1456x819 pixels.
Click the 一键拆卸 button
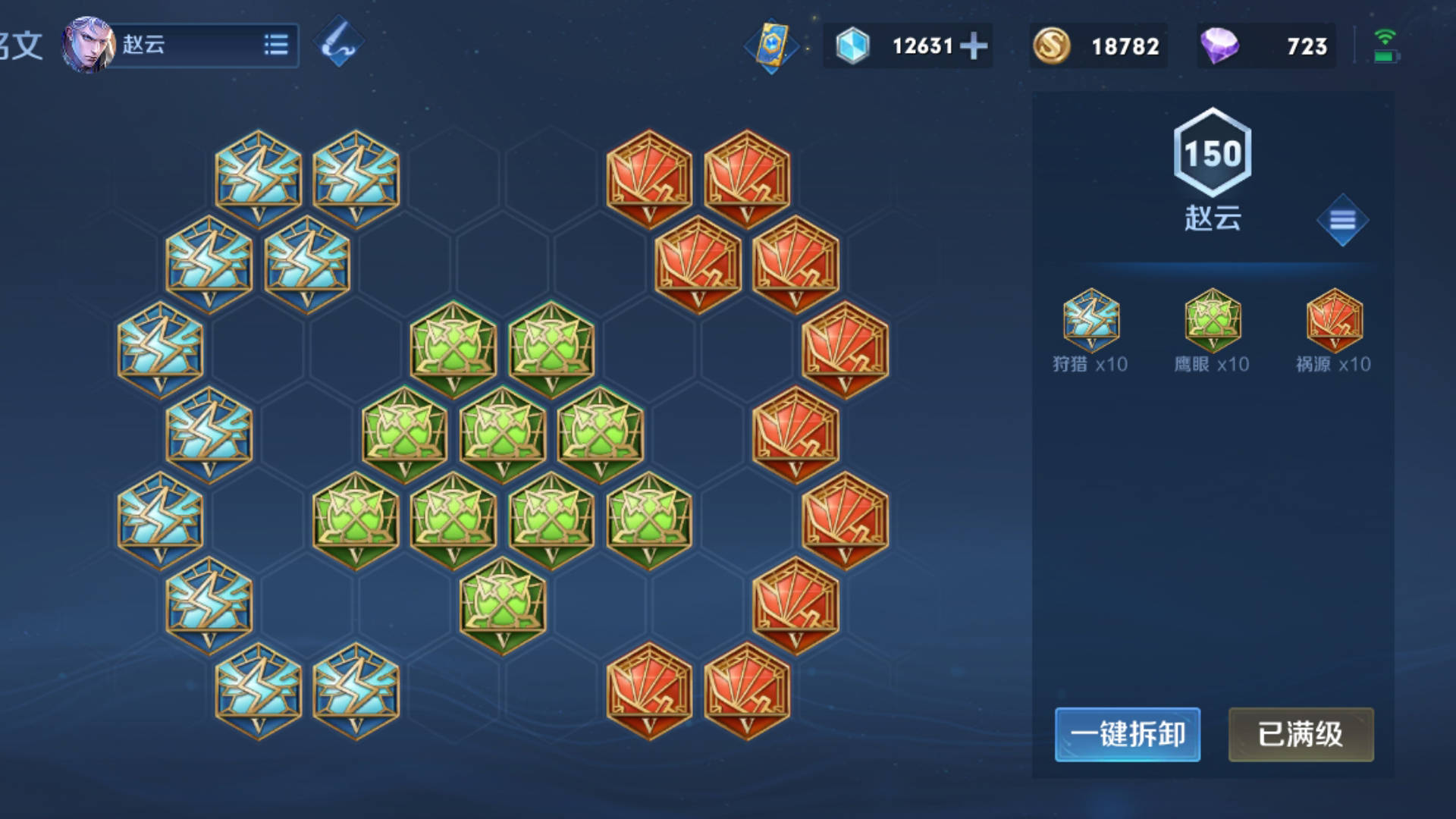1127,734
